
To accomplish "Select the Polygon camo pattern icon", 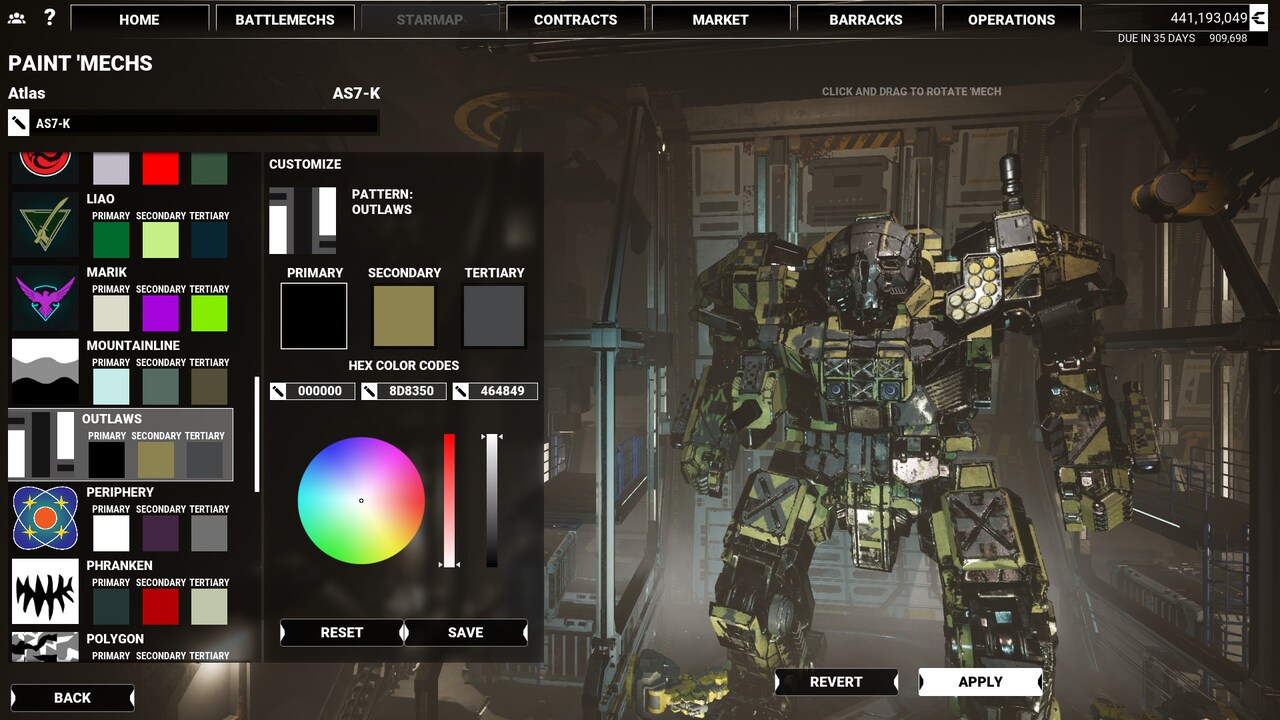I will 45,650.
